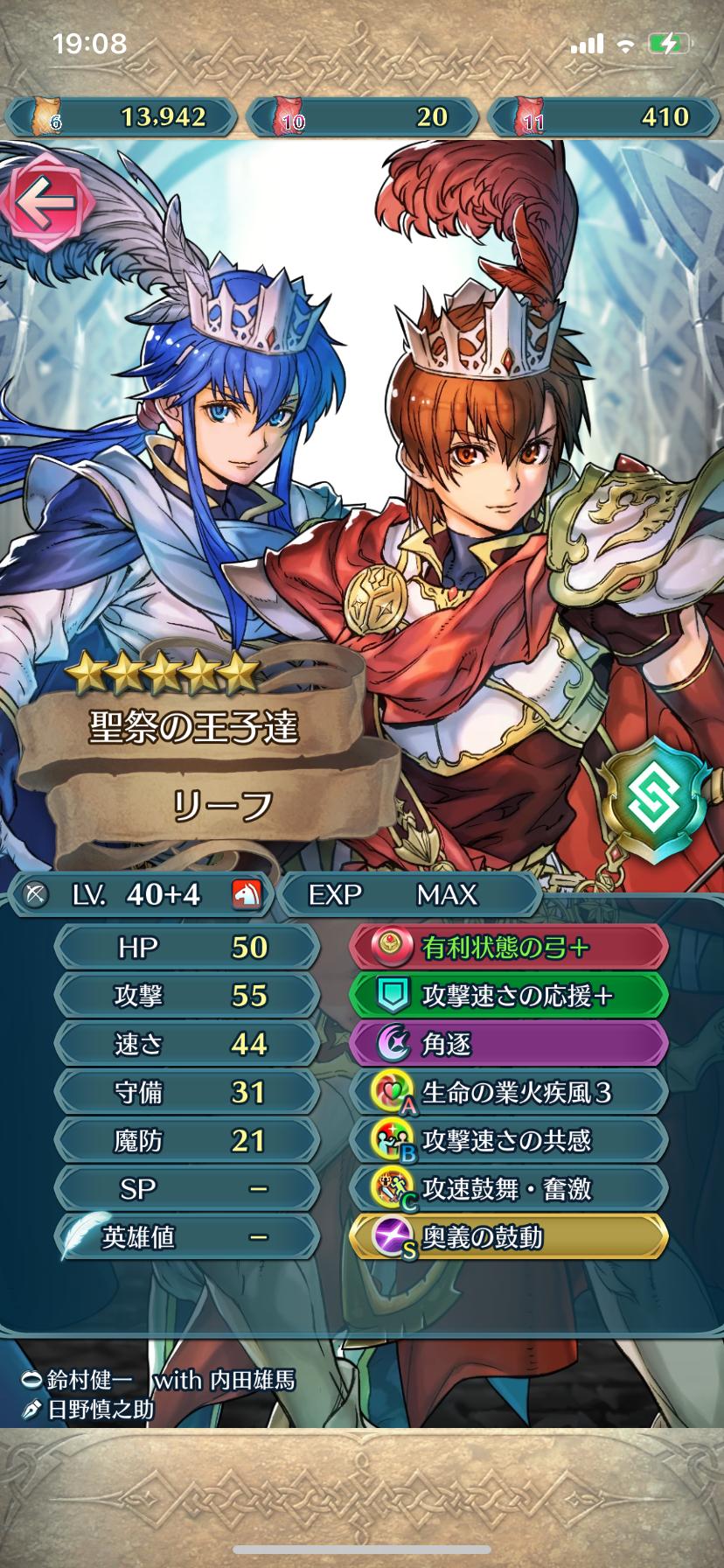The width and height of the screenshot is (724, 1568).
Task: Select the 攻撃速さの応援+ assist skill
Action: point(509,996)
